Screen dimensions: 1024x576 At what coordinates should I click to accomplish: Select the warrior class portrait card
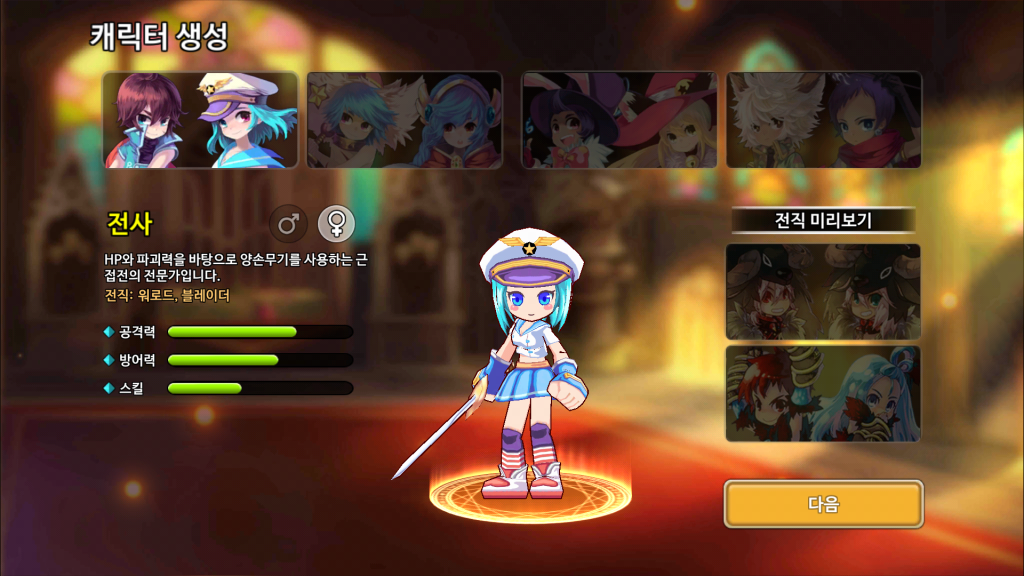click(x=200, y=120)
